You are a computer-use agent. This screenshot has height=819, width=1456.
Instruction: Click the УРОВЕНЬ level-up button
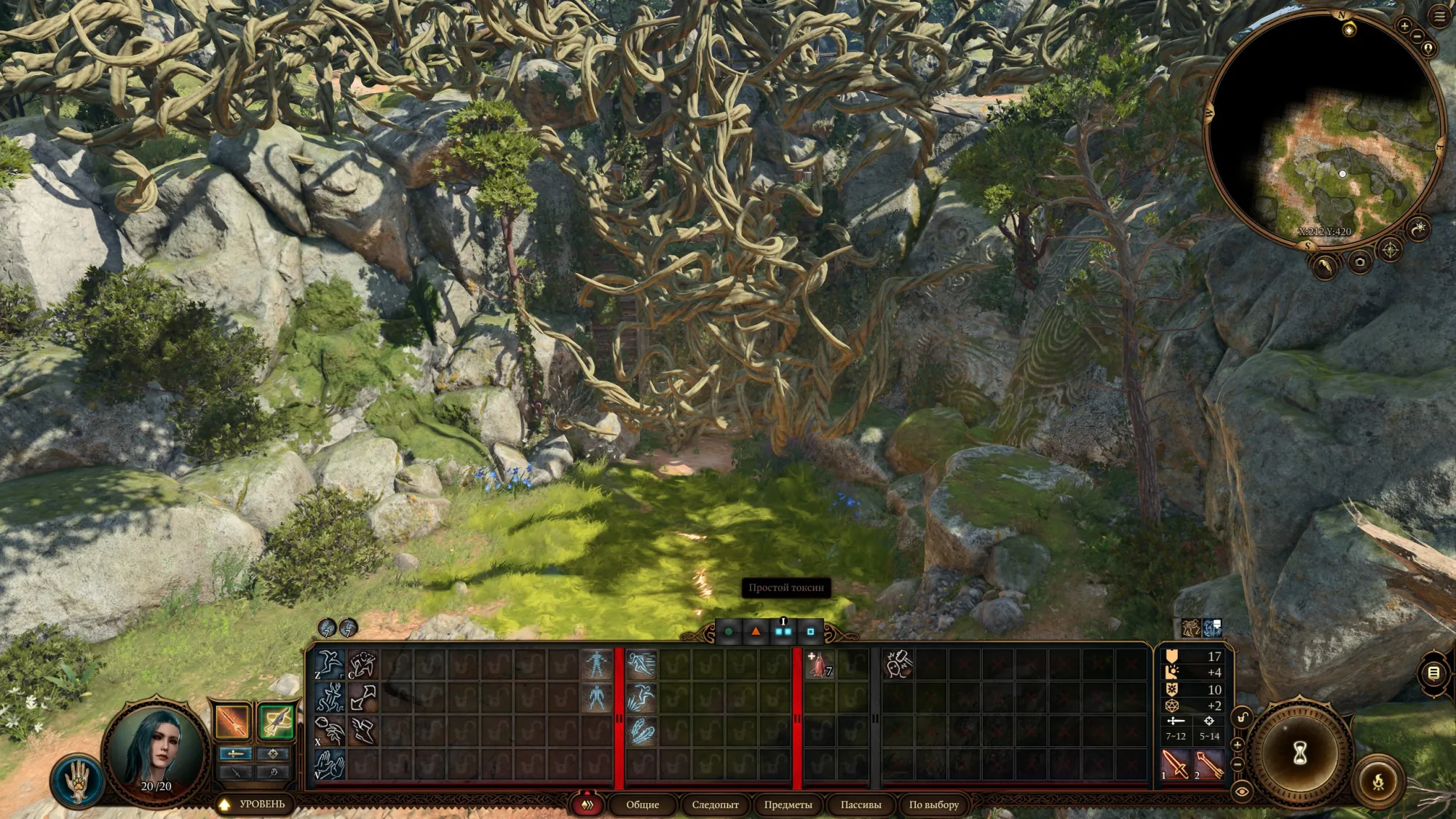pos(253,804)
